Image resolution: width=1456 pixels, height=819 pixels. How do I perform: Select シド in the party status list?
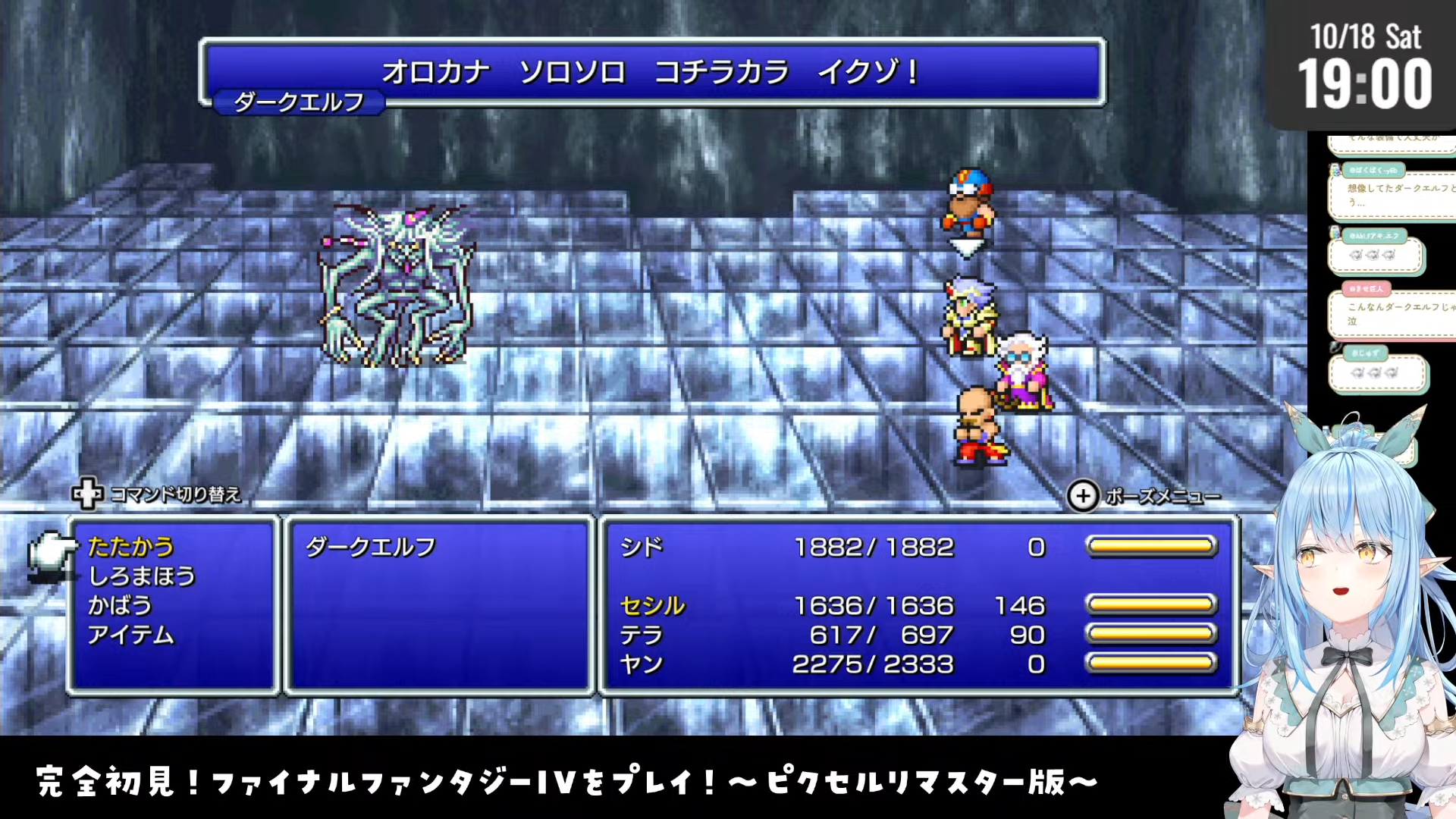642,547
